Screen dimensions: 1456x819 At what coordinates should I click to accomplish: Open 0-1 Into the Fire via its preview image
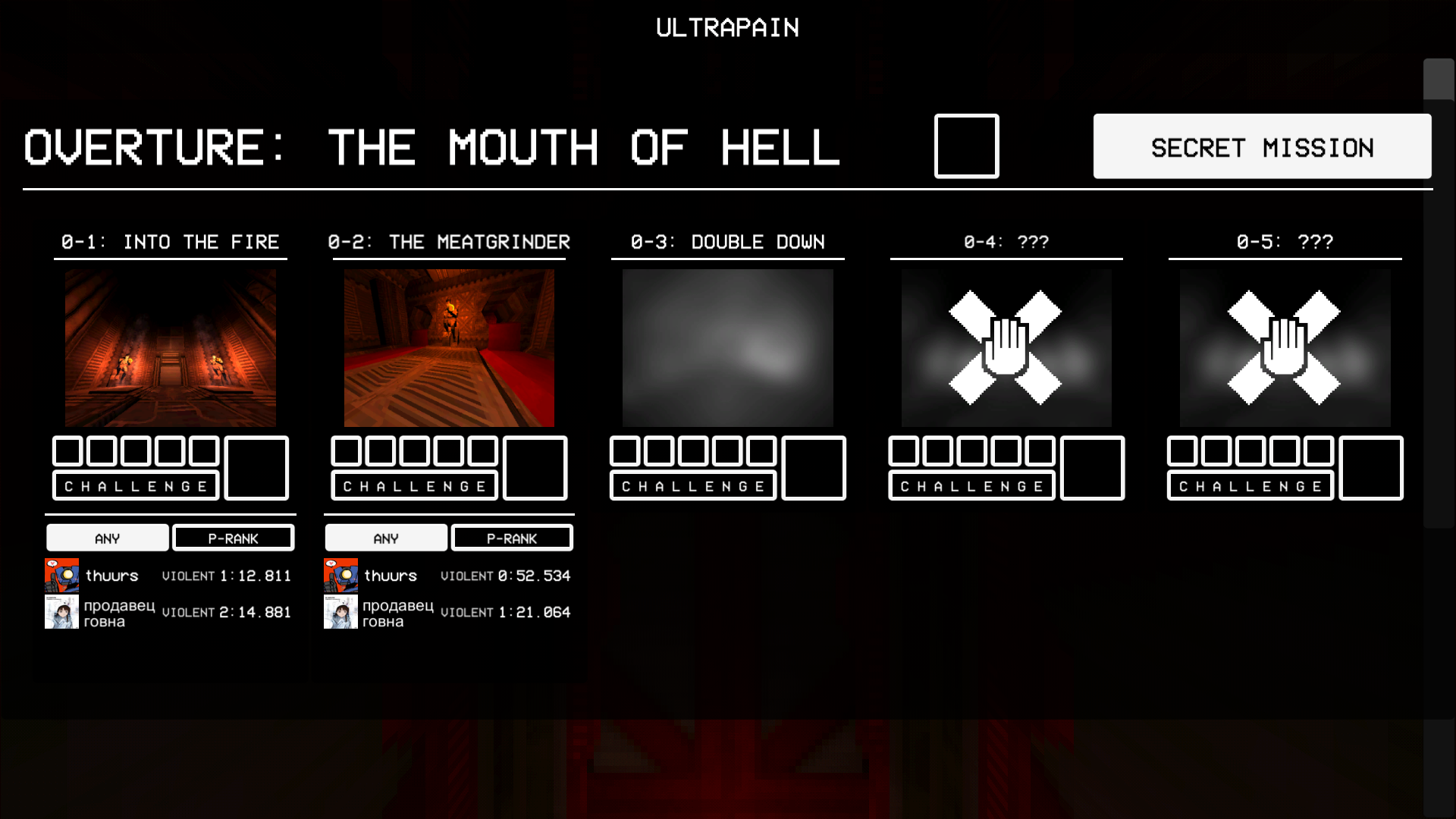pyautogui.click(x=170, y=347)
